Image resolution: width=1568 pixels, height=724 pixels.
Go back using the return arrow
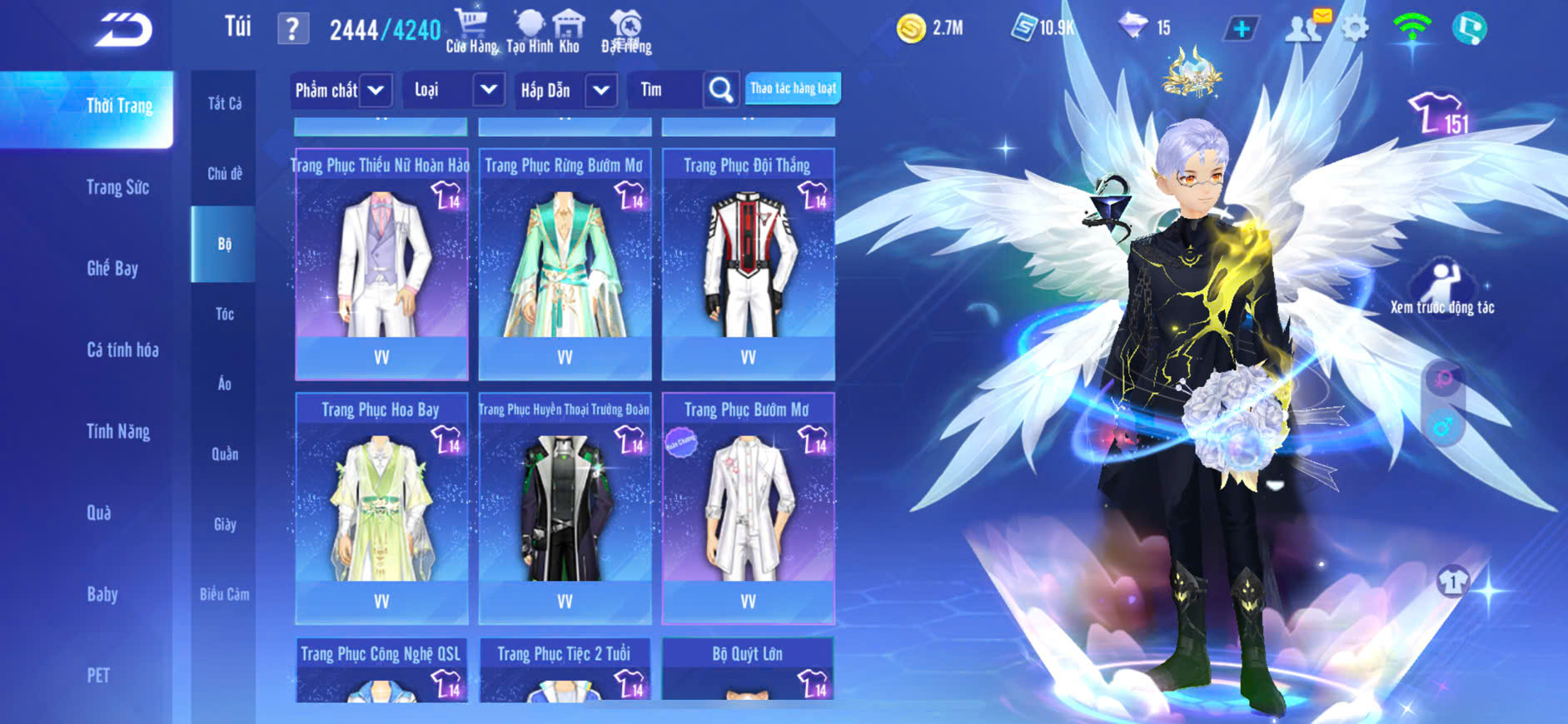point(123,31)
